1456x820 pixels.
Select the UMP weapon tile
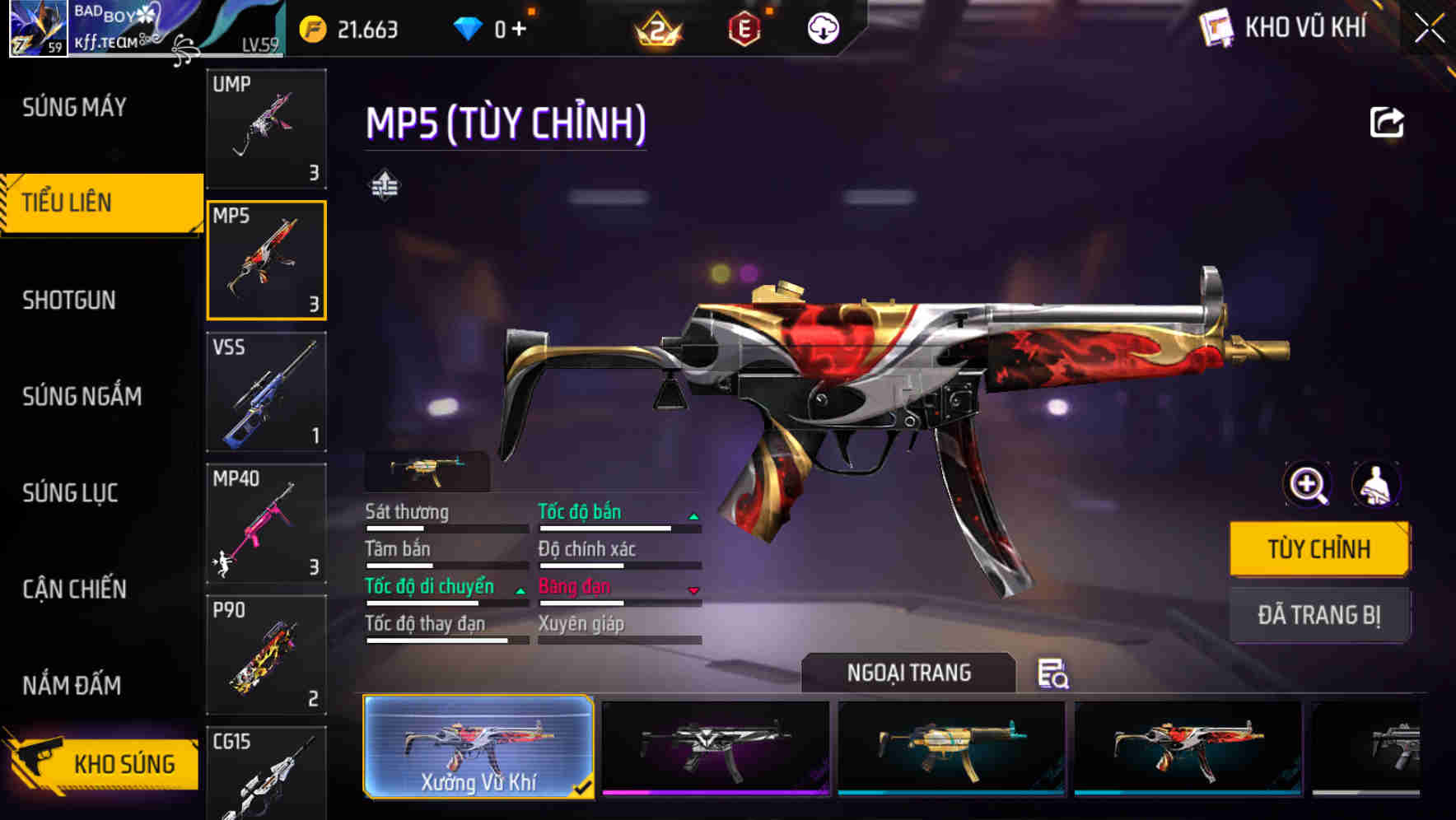point(266,128)
